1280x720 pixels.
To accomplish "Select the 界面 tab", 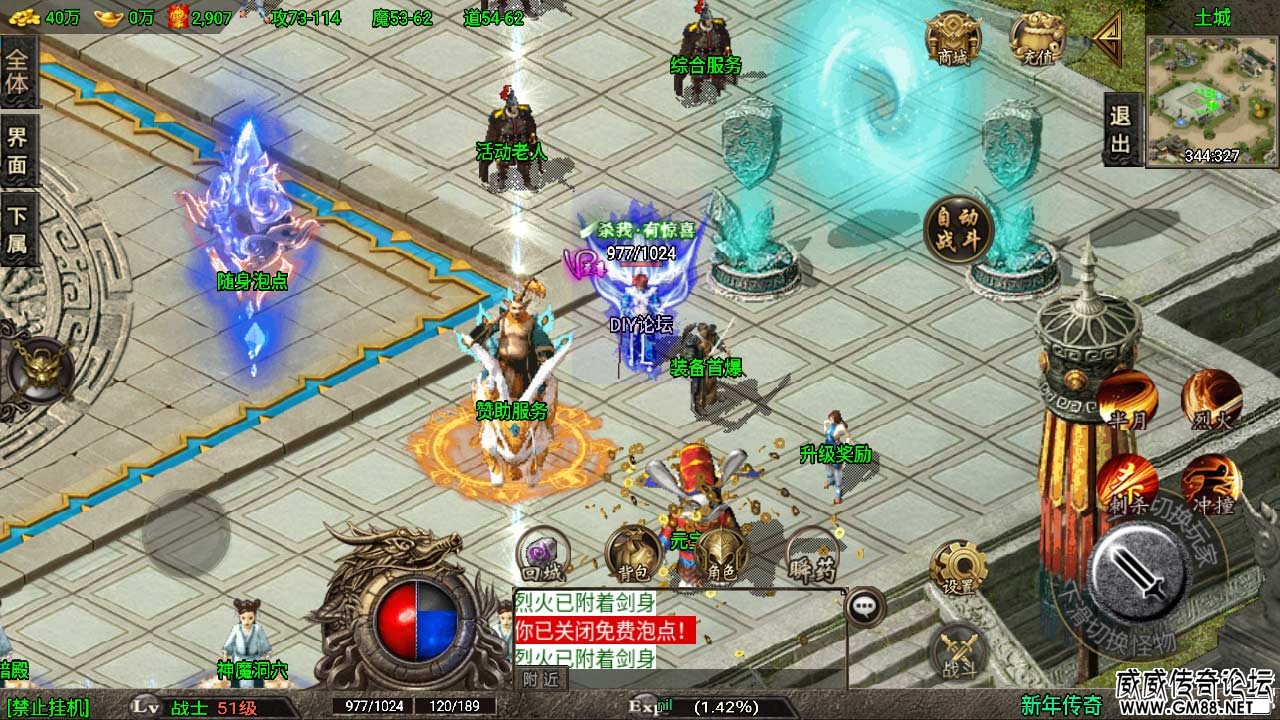I will click(18, 152).
